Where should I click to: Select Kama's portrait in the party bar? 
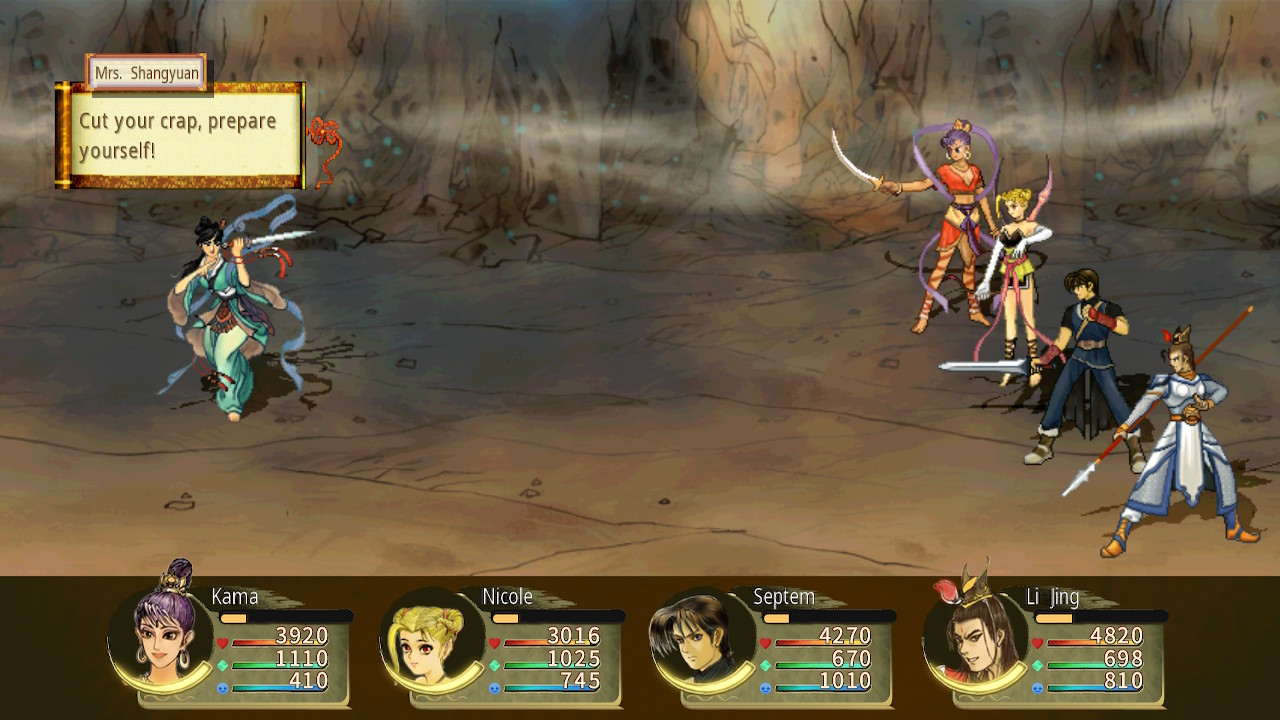161,638
